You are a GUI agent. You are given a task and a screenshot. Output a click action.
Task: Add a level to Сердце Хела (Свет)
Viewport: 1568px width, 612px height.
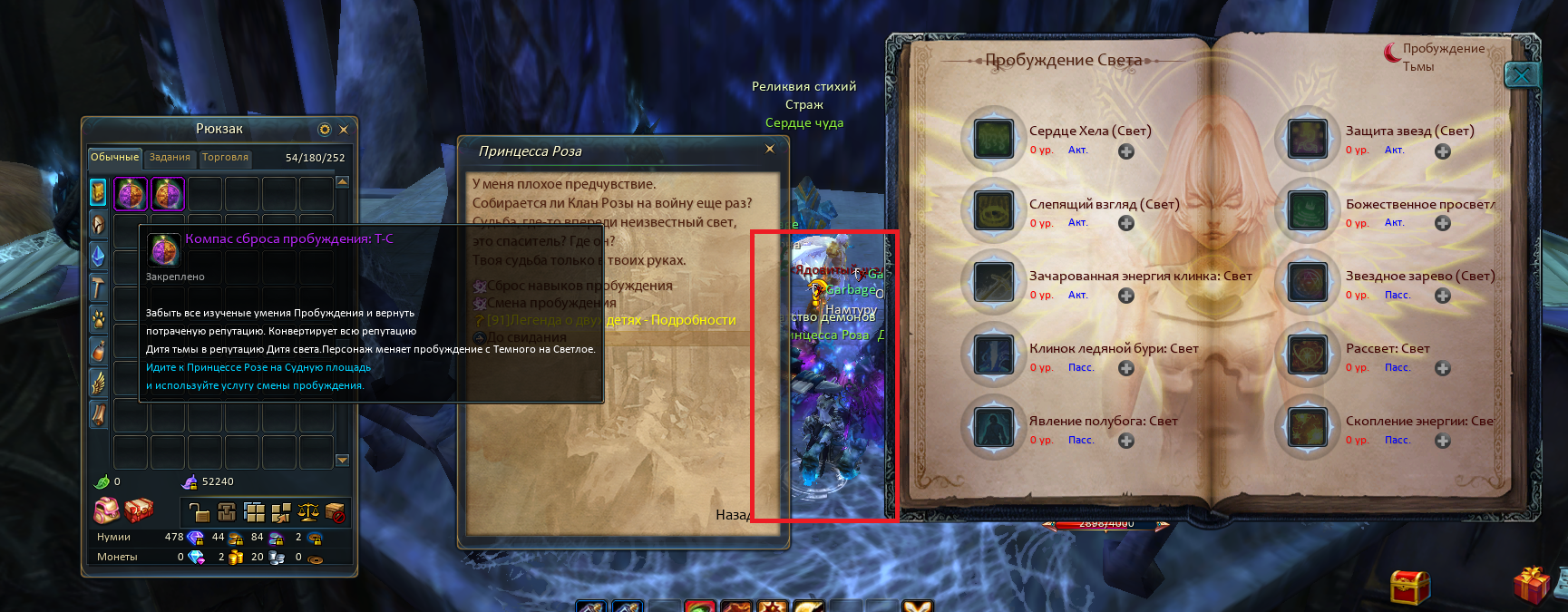(x=1126, y=151)
